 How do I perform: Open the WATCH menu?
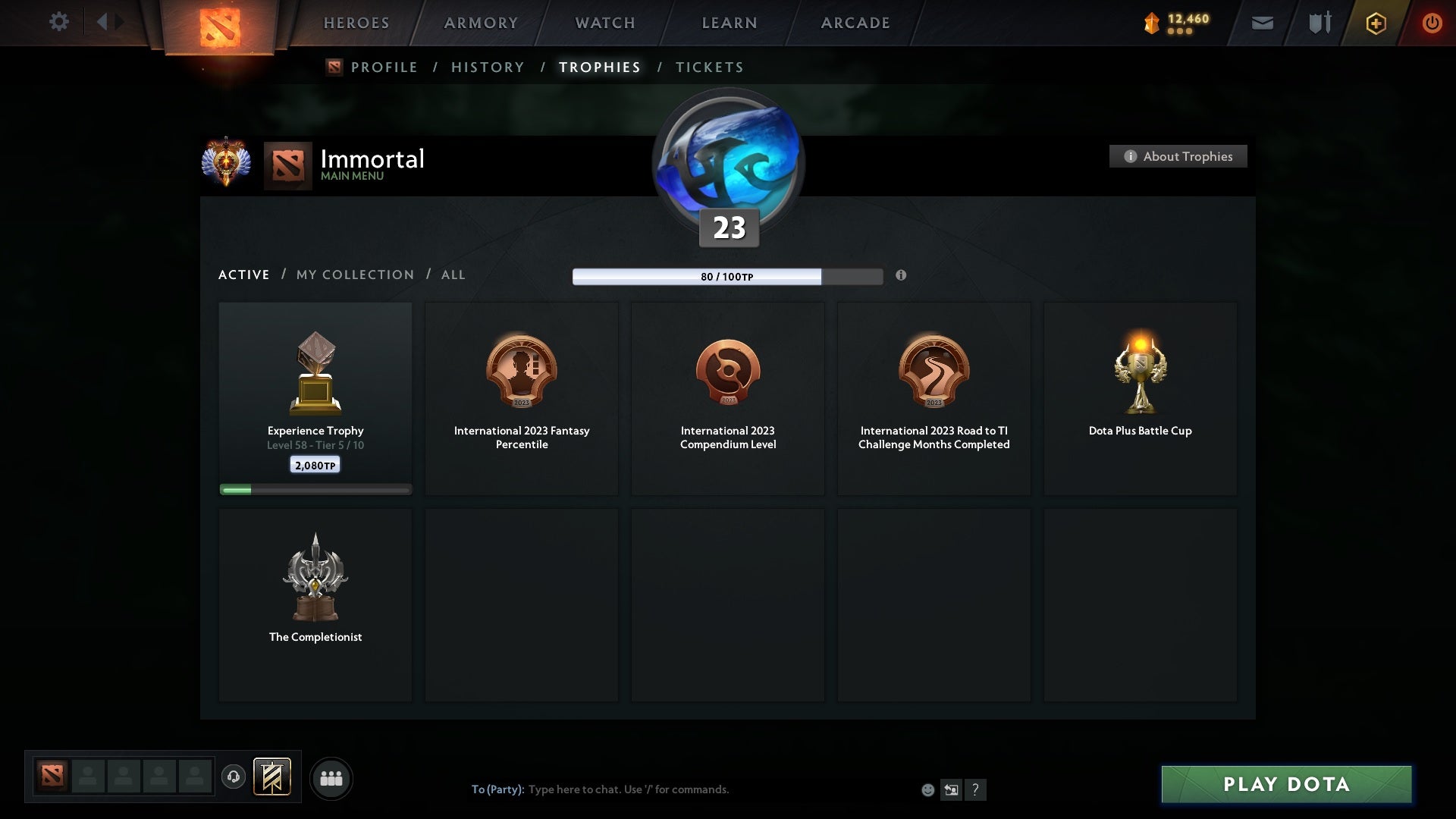coord(604,23)
